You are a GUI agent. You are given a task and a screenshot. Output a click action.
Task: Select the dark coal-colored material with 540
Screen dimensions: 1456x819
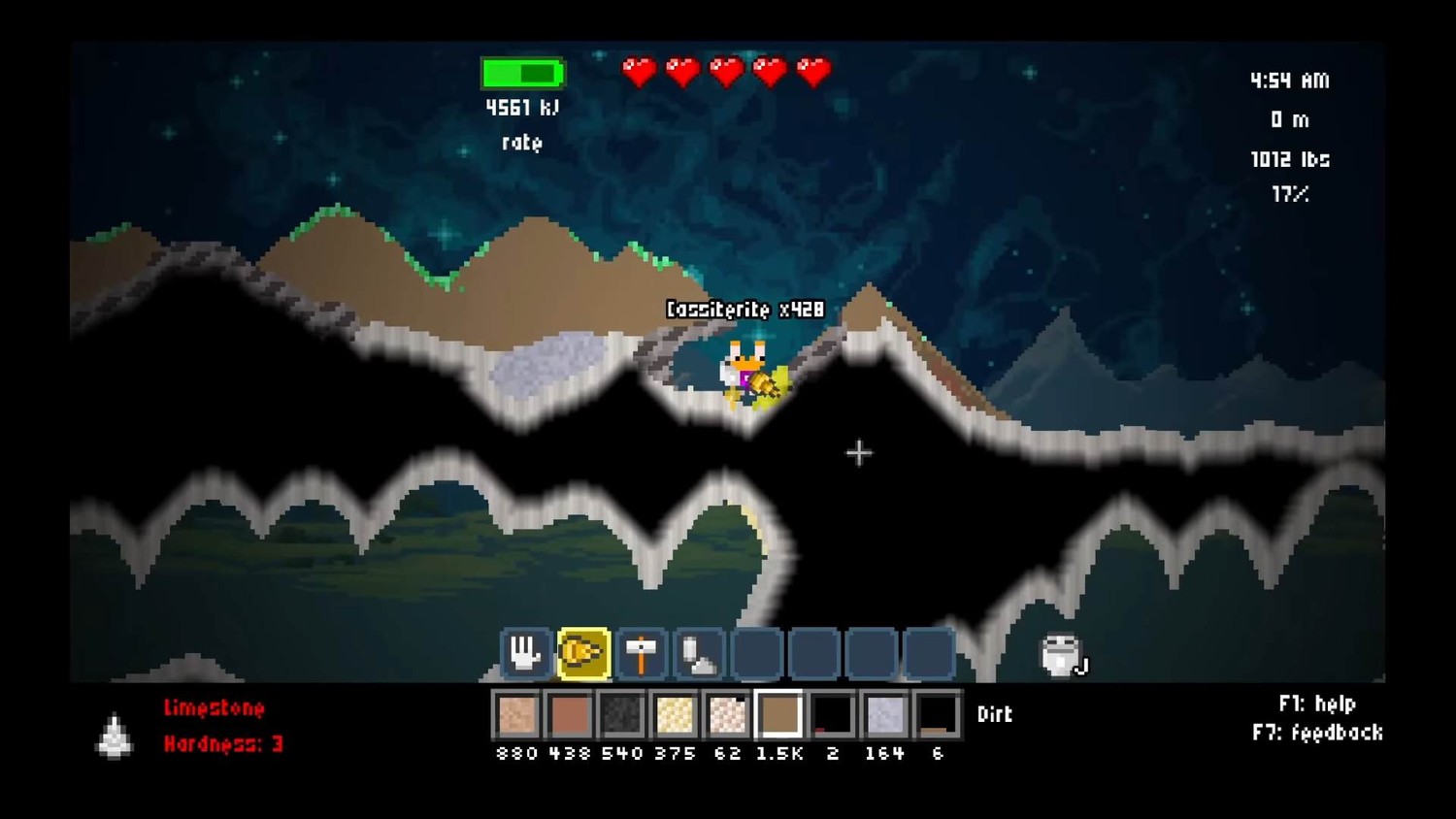tap(622, 715)
